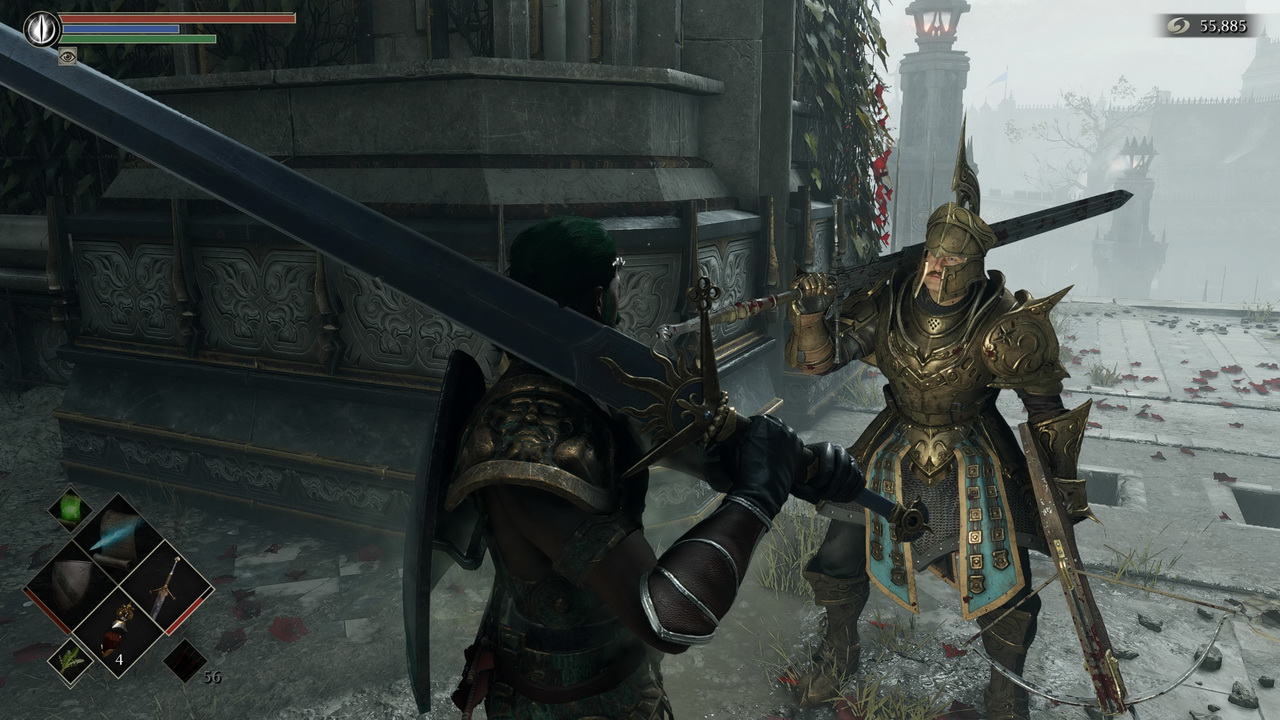The image size is (1280, 720).
Task: Open the round character emblem icon
Action: (x=42, y=28)
